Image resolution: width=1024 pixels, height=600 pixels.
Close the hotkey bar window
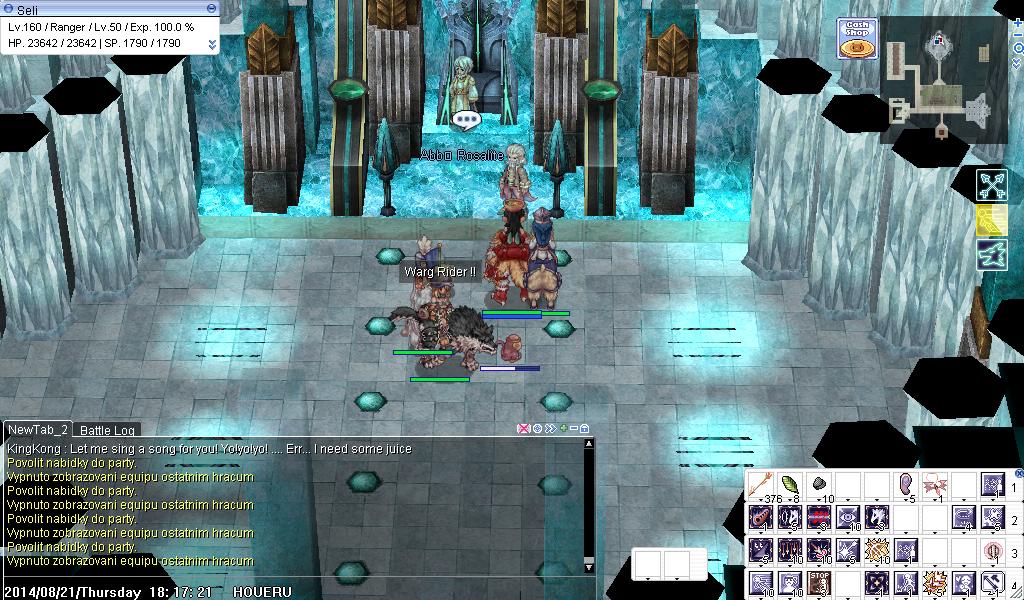point(1018,473)
